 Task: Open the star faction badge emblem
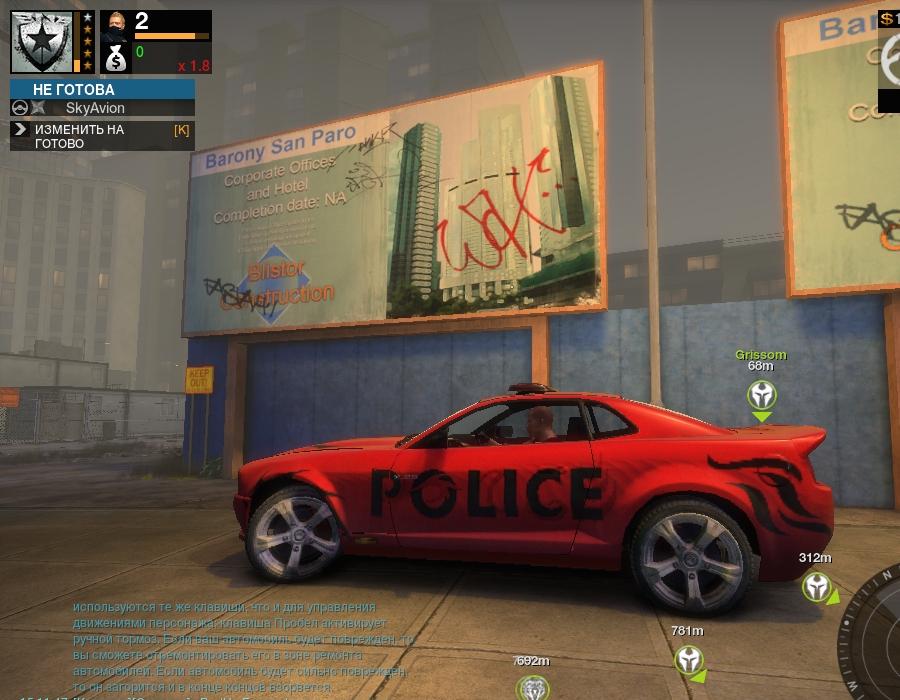pos(42,42)
